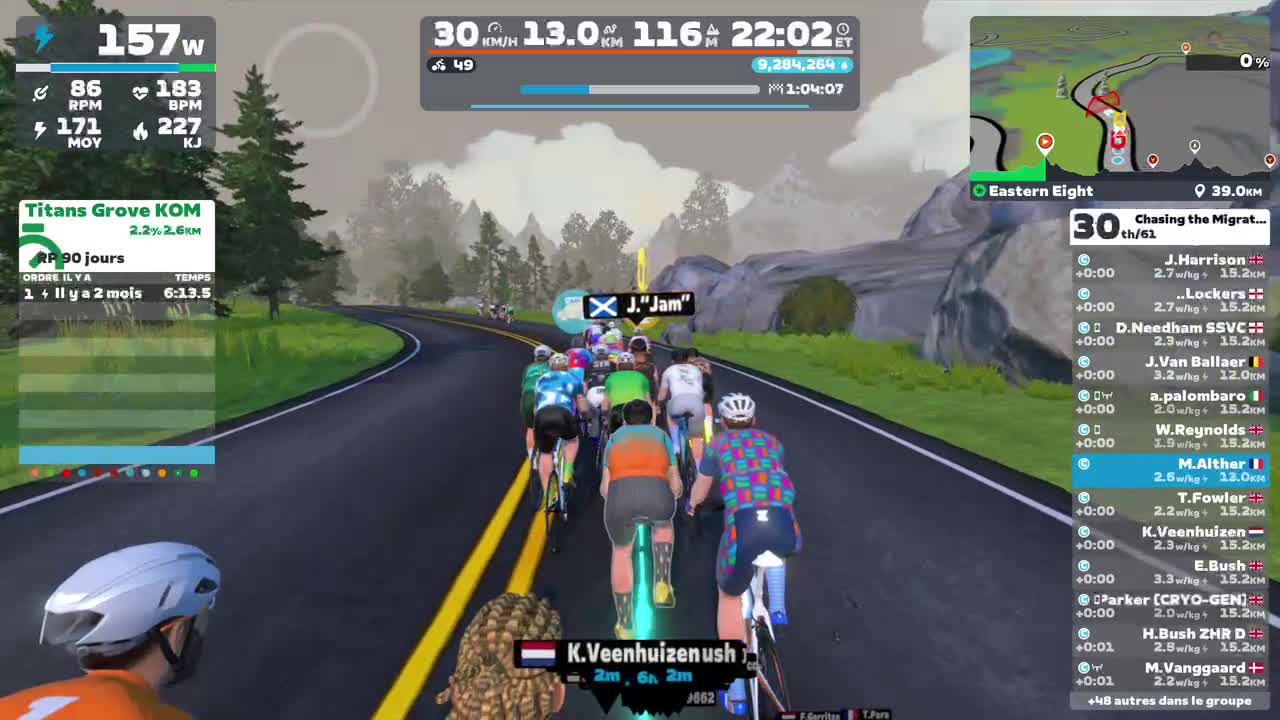The image size is (1280, 720).
Task: Click the riders nearby icon showing 49
Action: [x=453, y=65]
